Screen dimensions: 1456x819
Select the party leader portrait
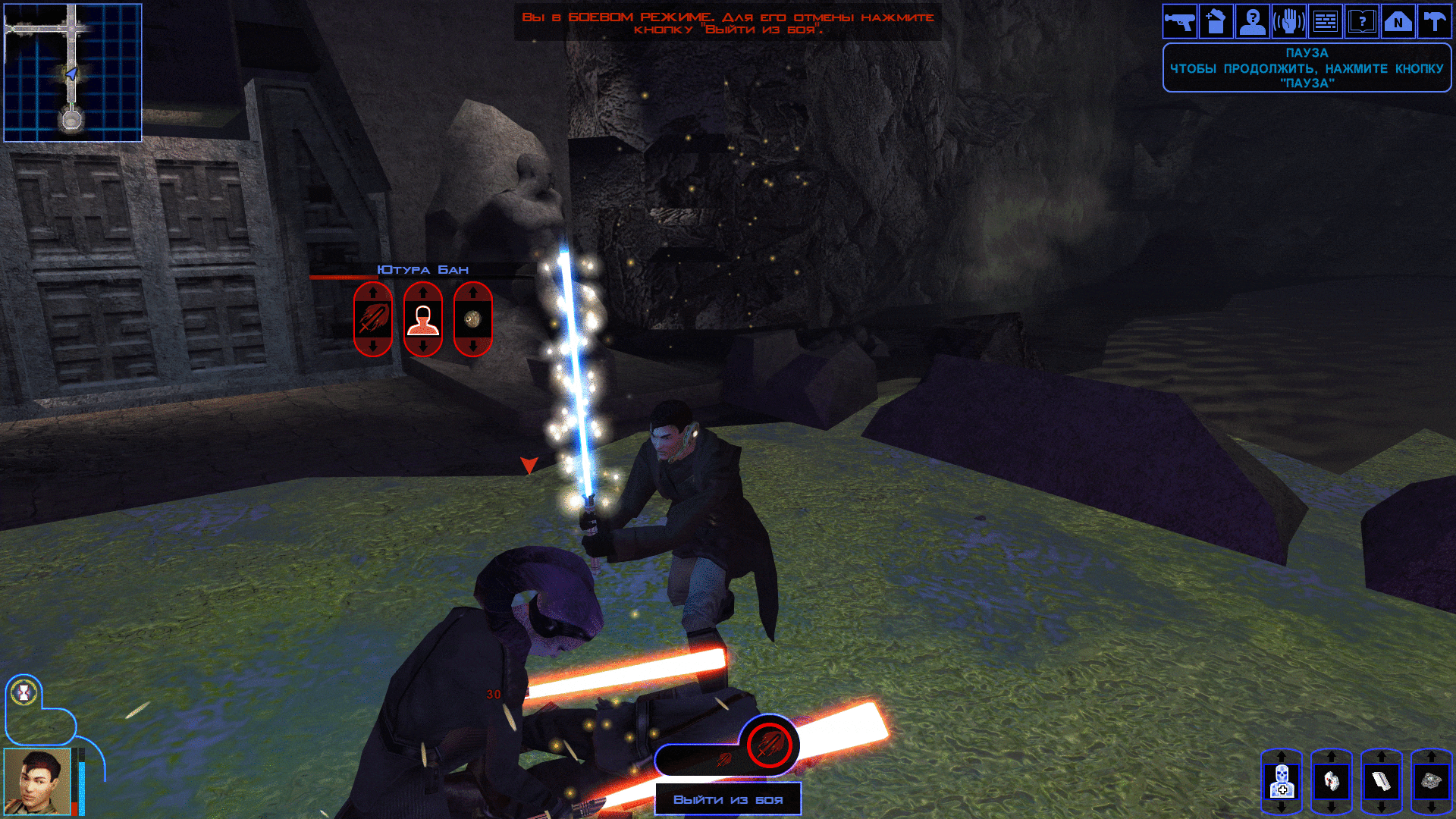pos(36,781)
